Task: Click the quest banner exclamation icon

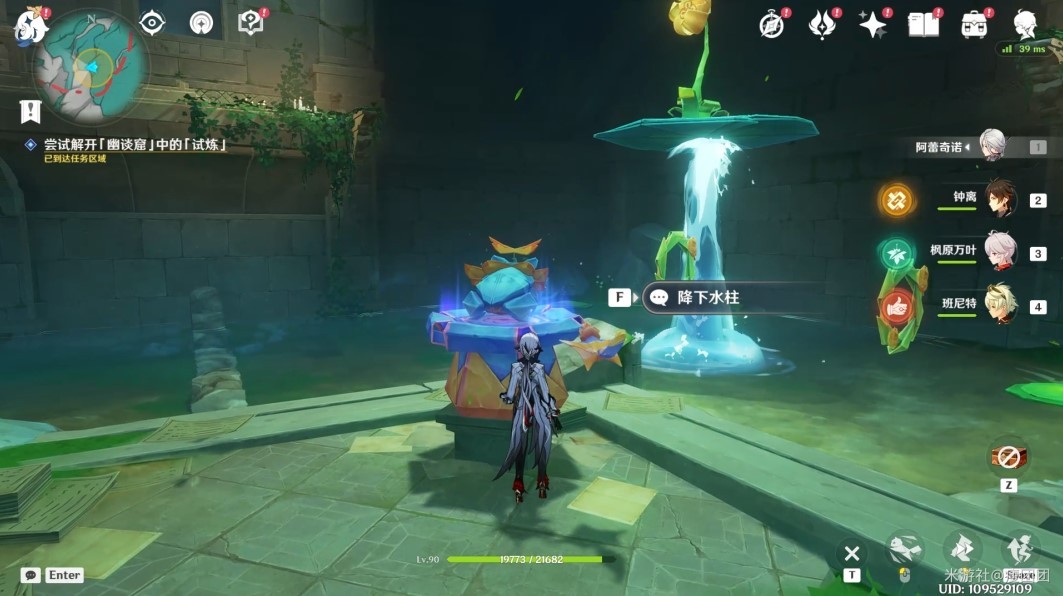Action: (30, 111)
